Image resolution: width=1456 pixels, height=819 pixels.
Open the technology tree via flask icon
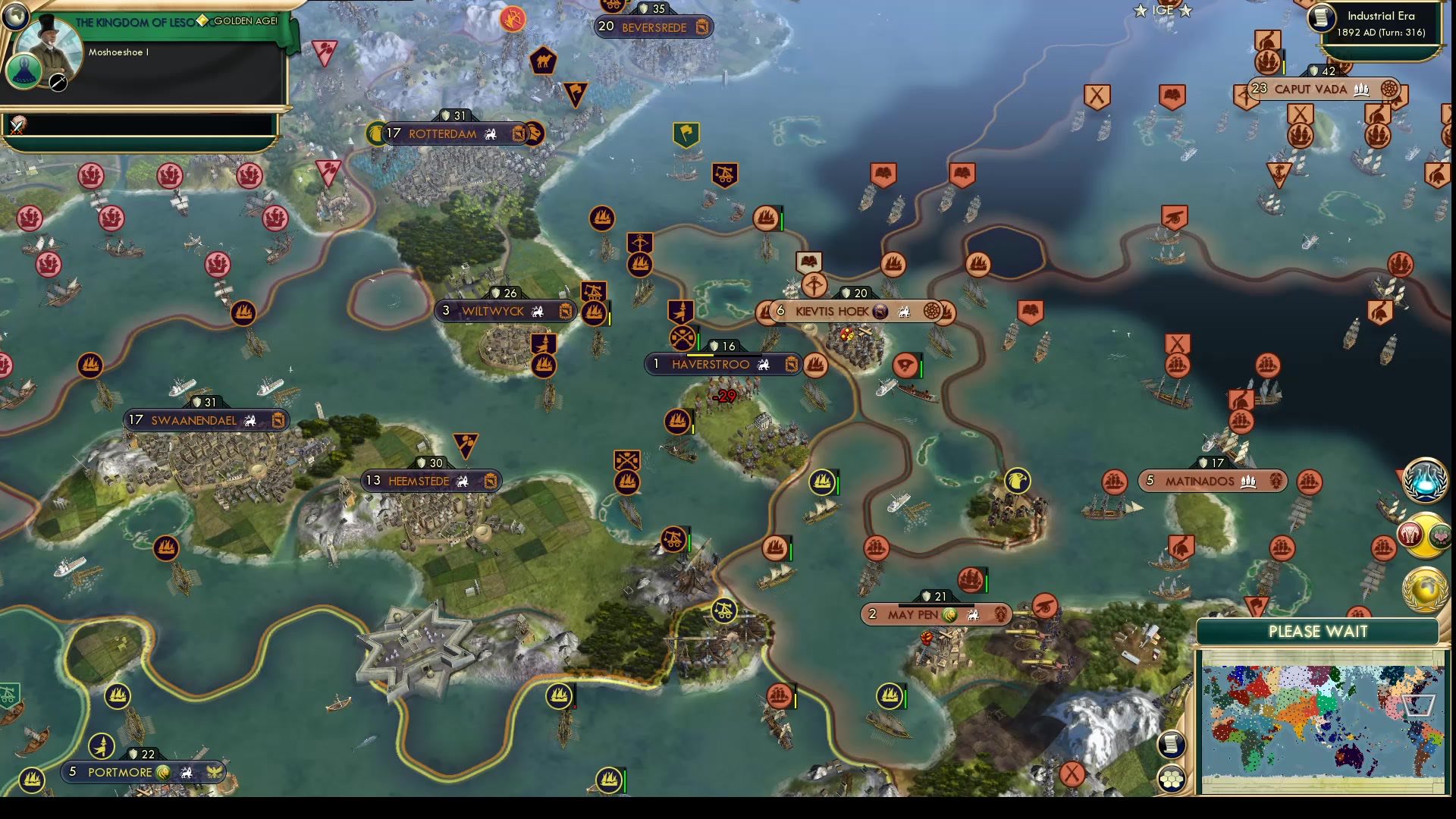click(1424, 480)
